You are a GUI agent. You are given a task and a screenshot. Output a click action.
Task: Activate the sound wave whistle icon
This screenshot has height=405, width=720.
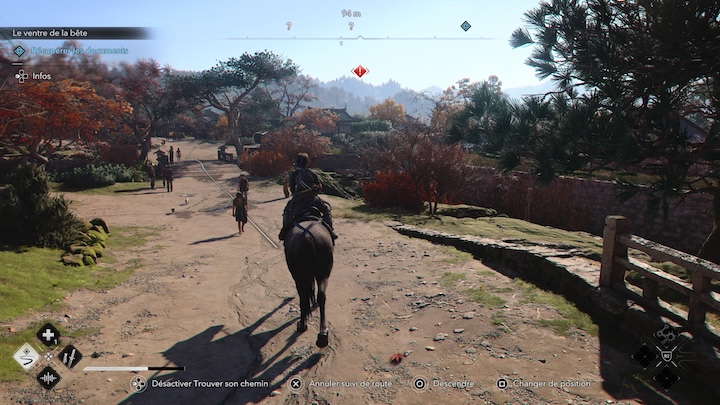point(48,378)
